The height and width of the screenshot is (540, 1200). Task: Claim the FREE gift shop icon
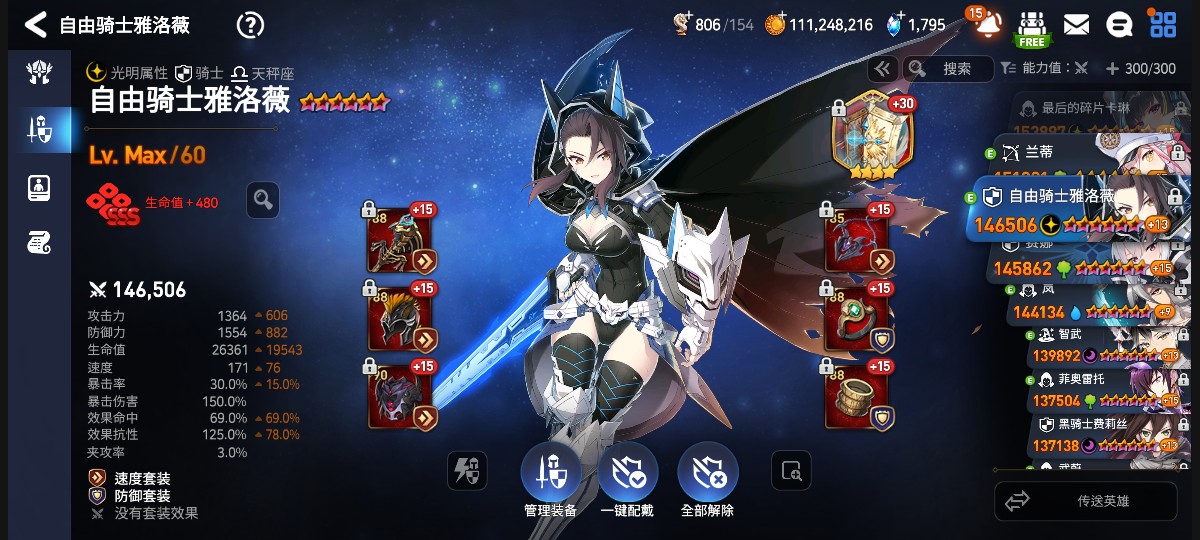pos(1032,27)
